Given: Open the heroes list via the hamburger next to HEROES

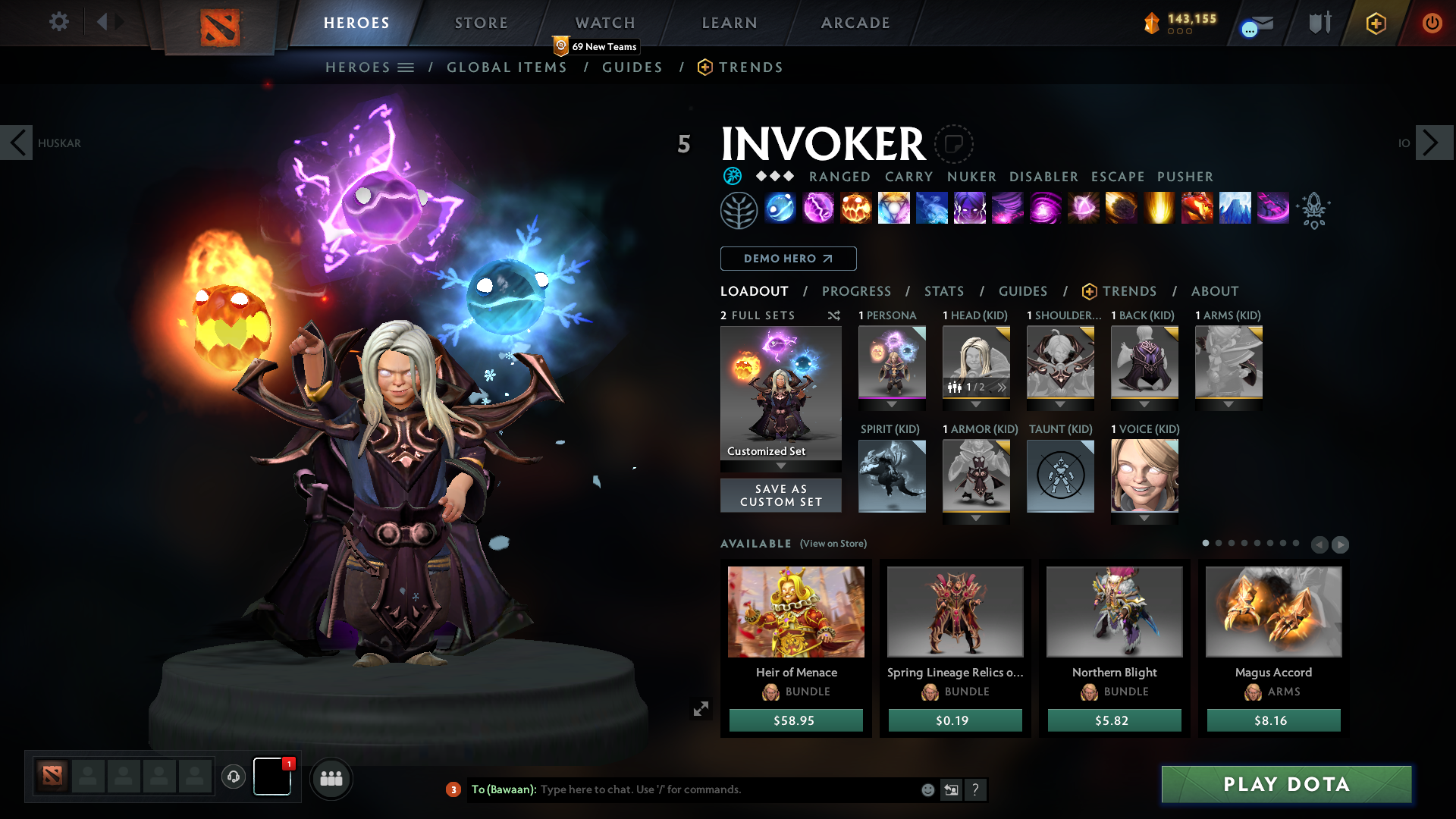Looking at the screenshot, I should [x=406, y=67].
